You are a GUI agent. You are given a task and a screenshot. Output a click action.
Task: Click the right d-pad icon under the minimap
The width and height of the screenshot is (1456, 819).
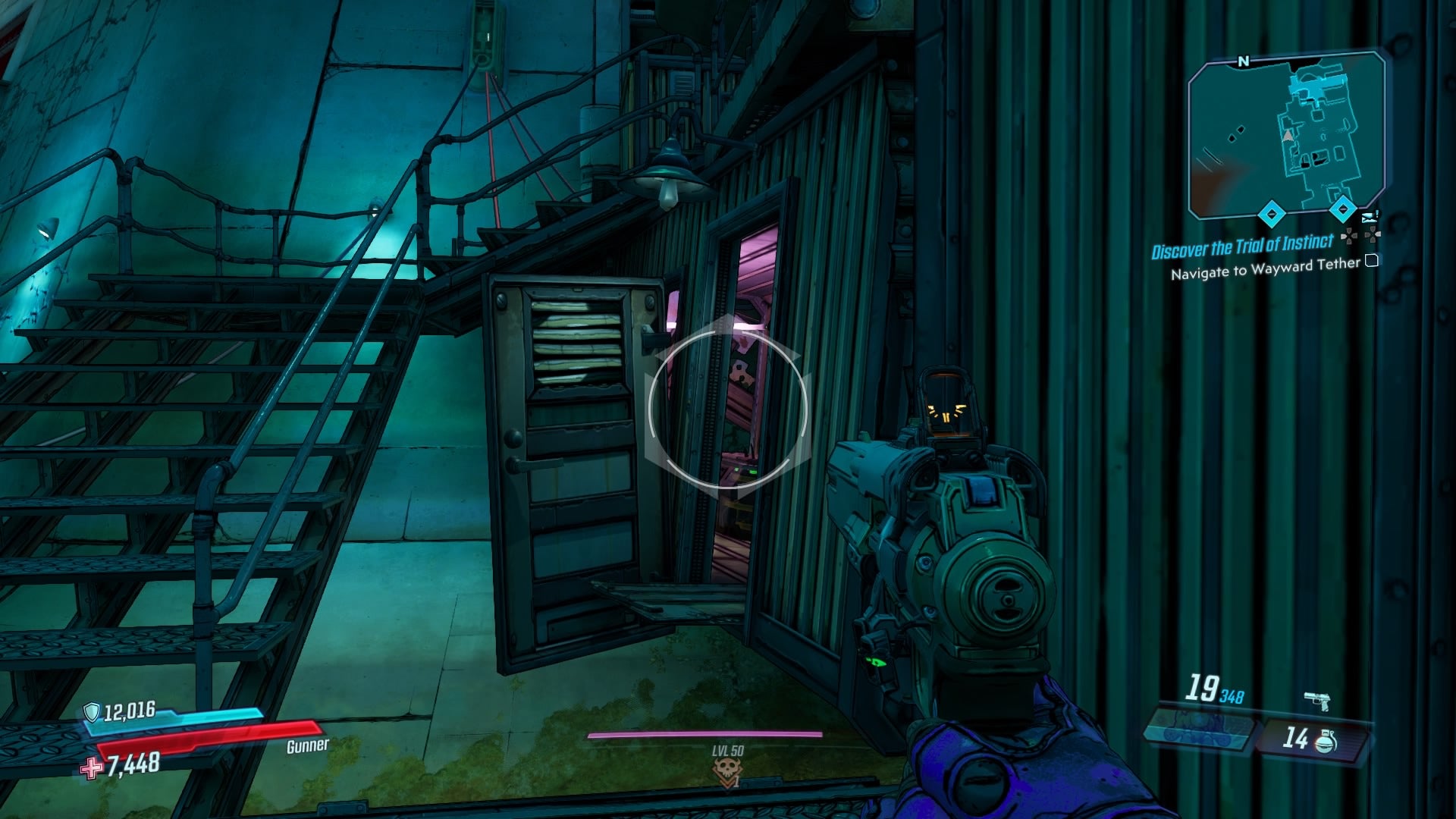point(1372,234)
